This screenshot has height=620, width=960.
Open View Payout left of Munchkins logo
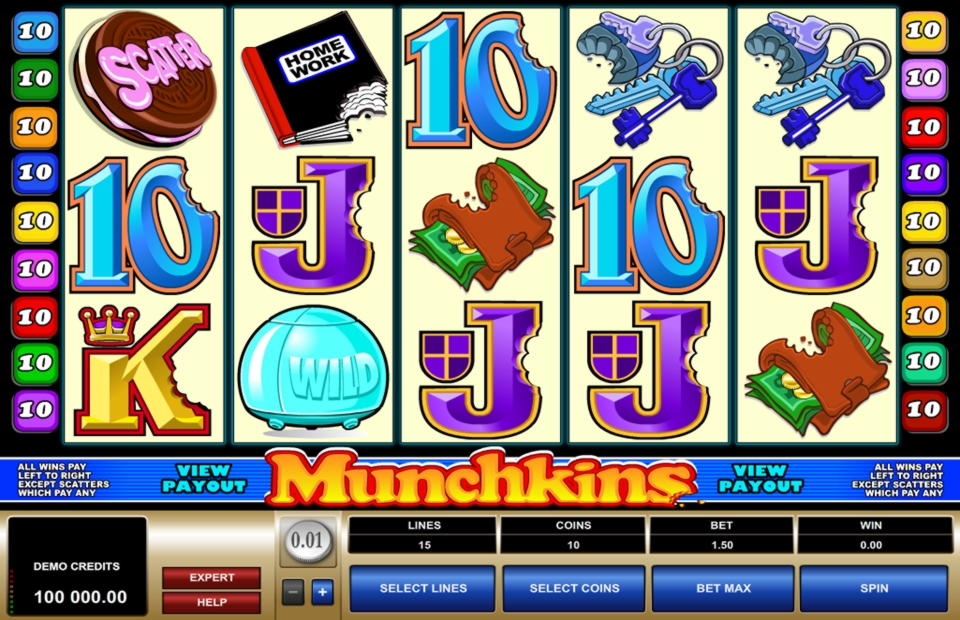tap(204, 478)
